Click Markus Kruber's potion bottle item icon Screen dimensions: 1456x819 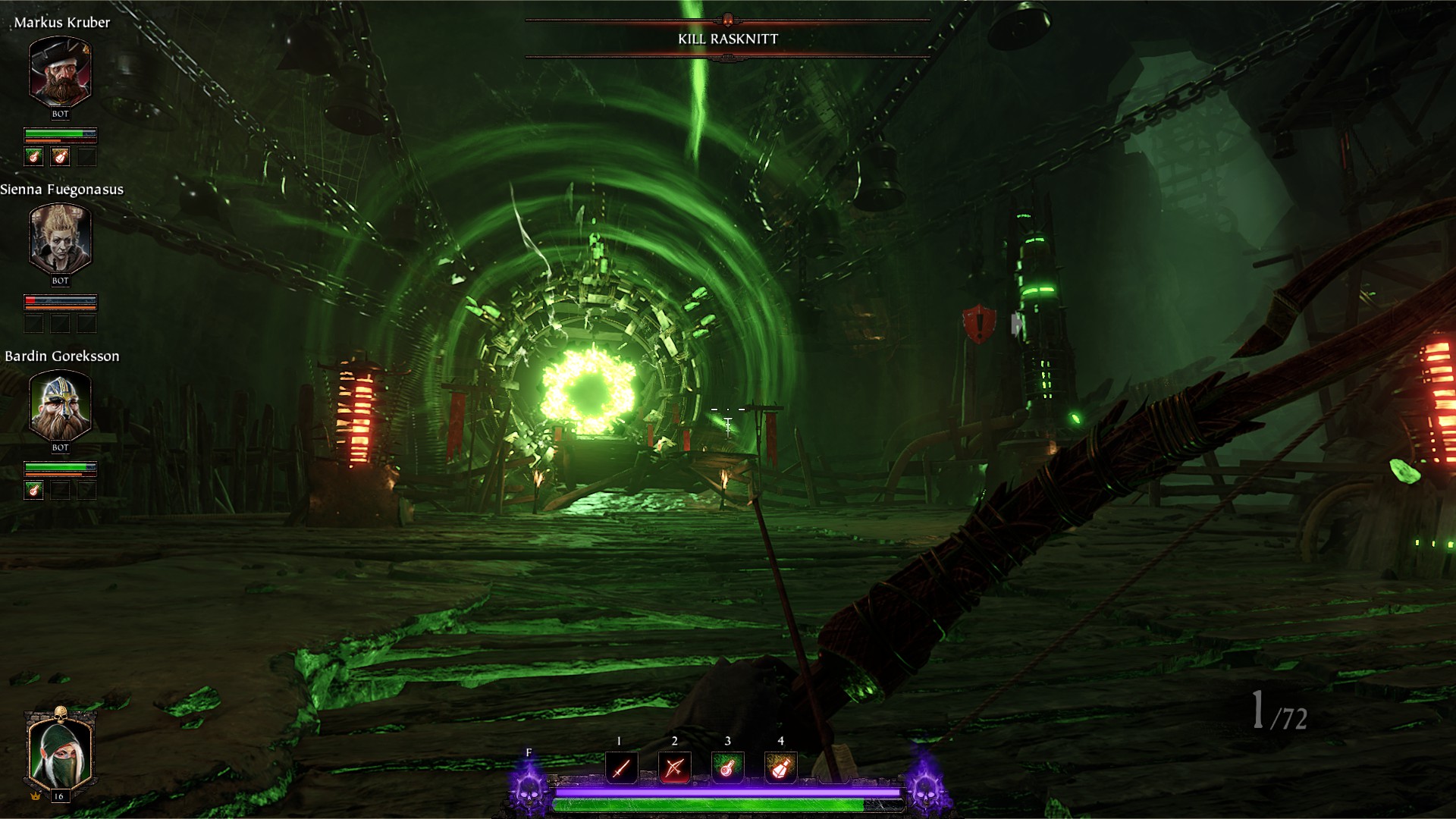click(61, 157)
